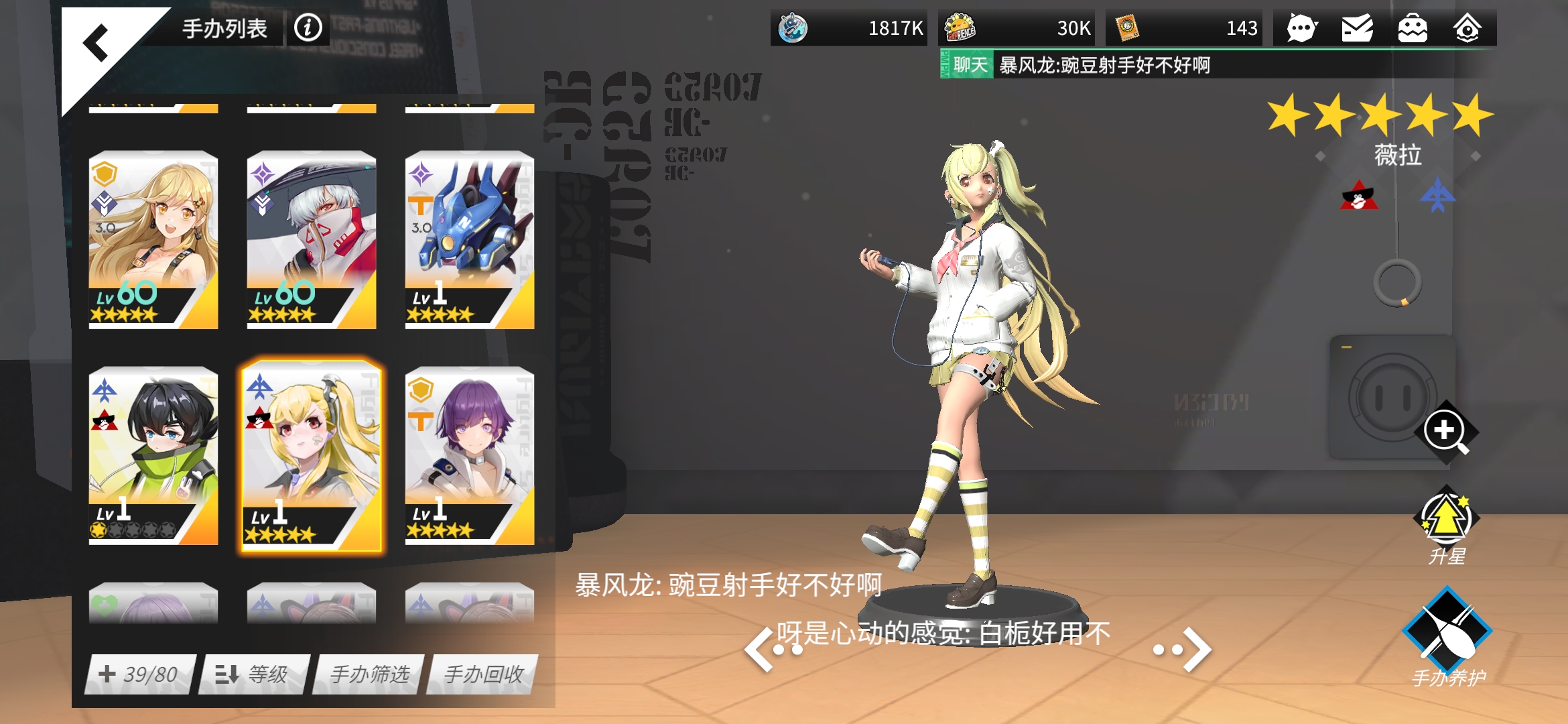Screen dimensions: 1568x724
Task: Select the purple-haired Lv1 figure card
Action: coord(468,456)
